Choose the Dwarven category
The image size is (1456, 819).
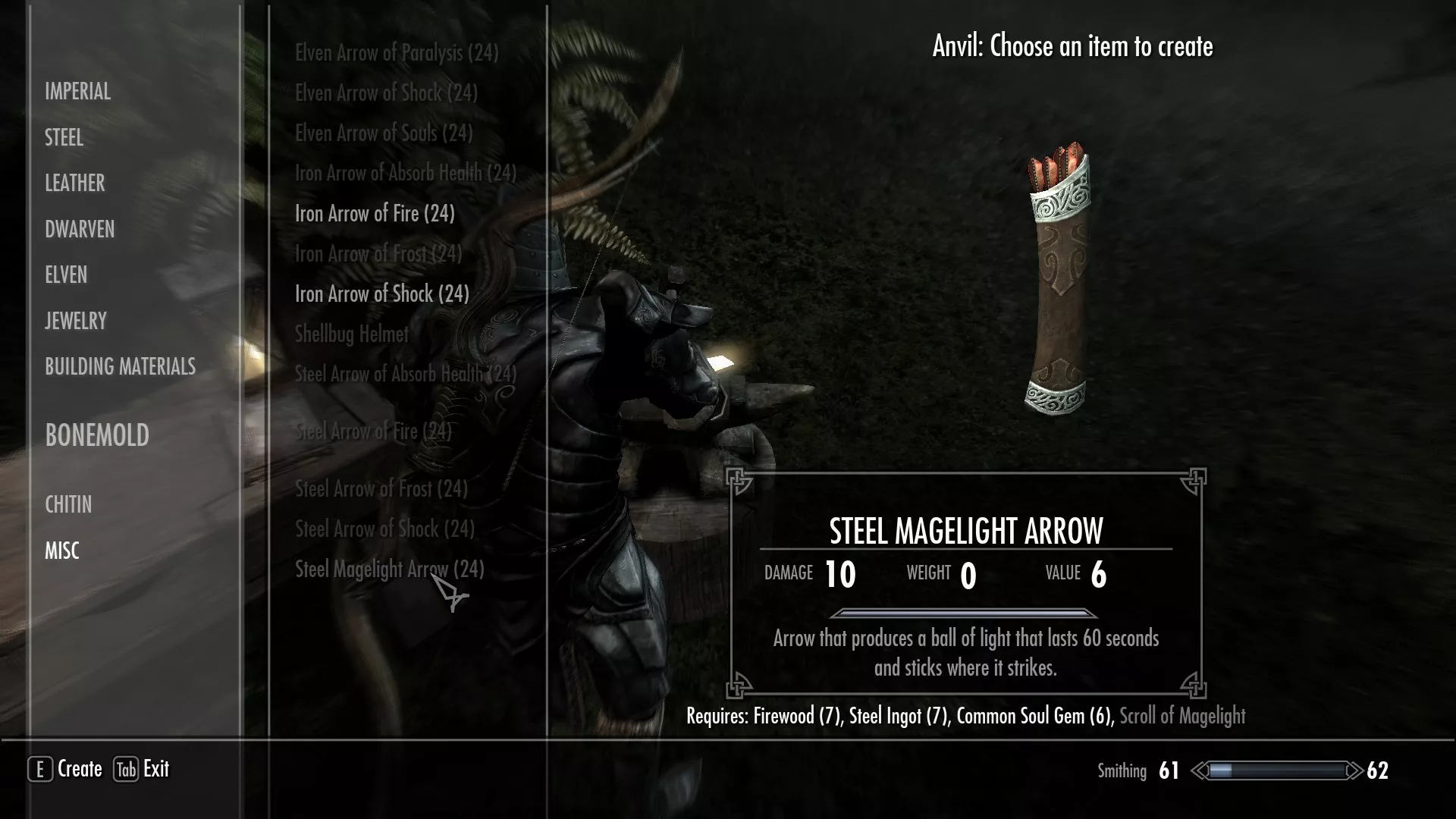80,230
